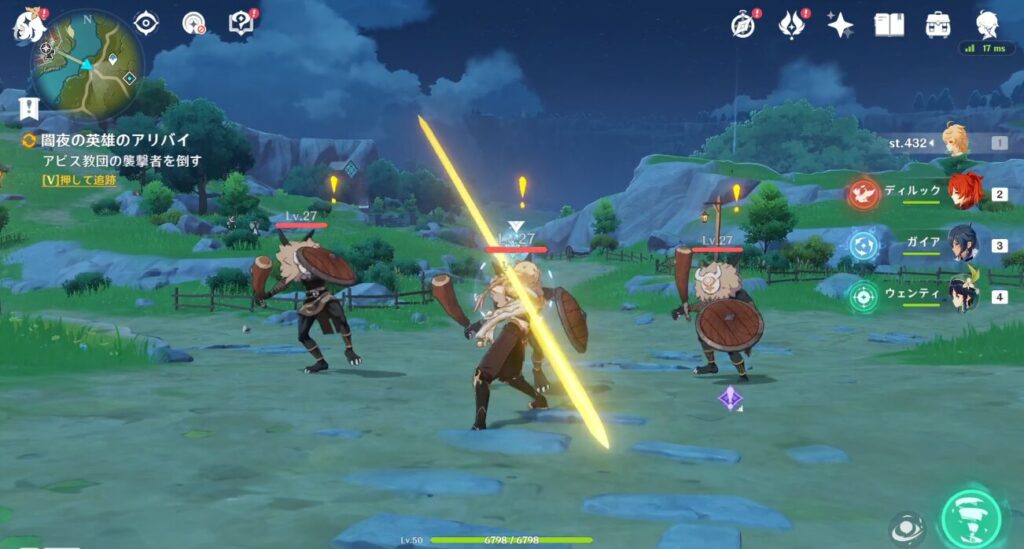Toggle the elemental sight eye icon
This screenshot has height=549, width=1024.
point(146,23)
